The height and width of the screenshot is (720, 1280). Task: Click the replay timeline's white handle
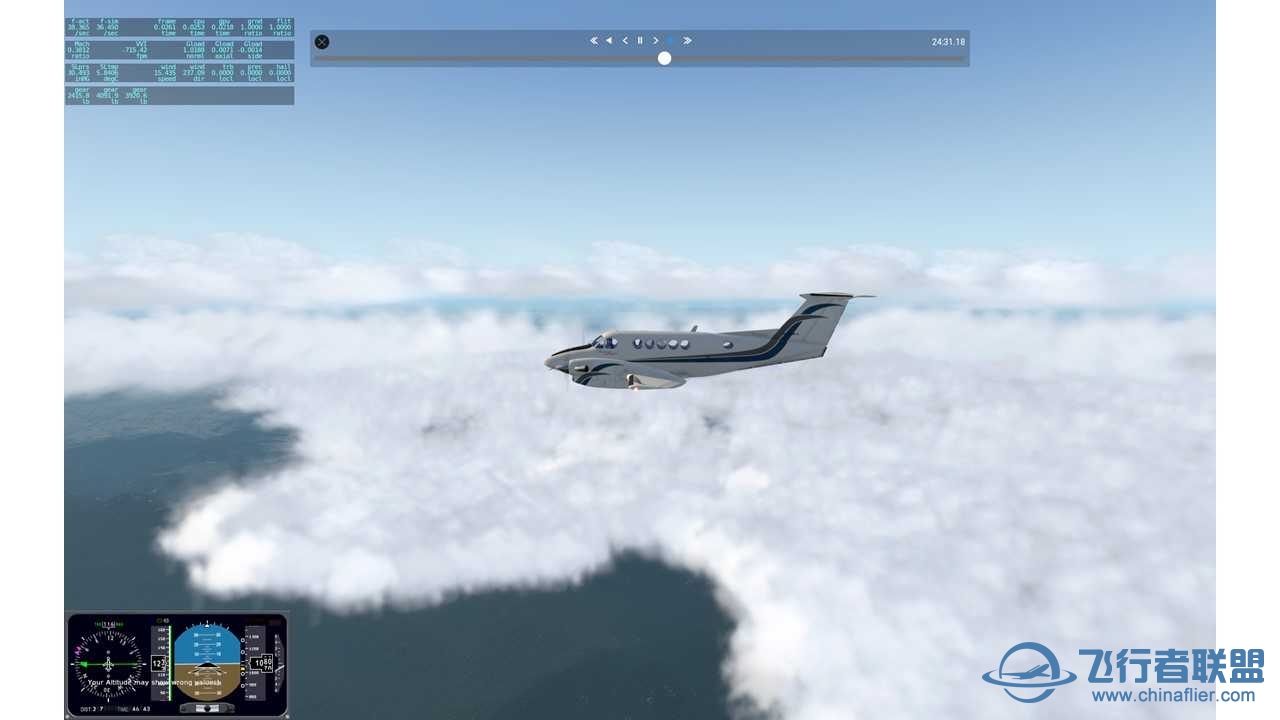tap(664, 58)
